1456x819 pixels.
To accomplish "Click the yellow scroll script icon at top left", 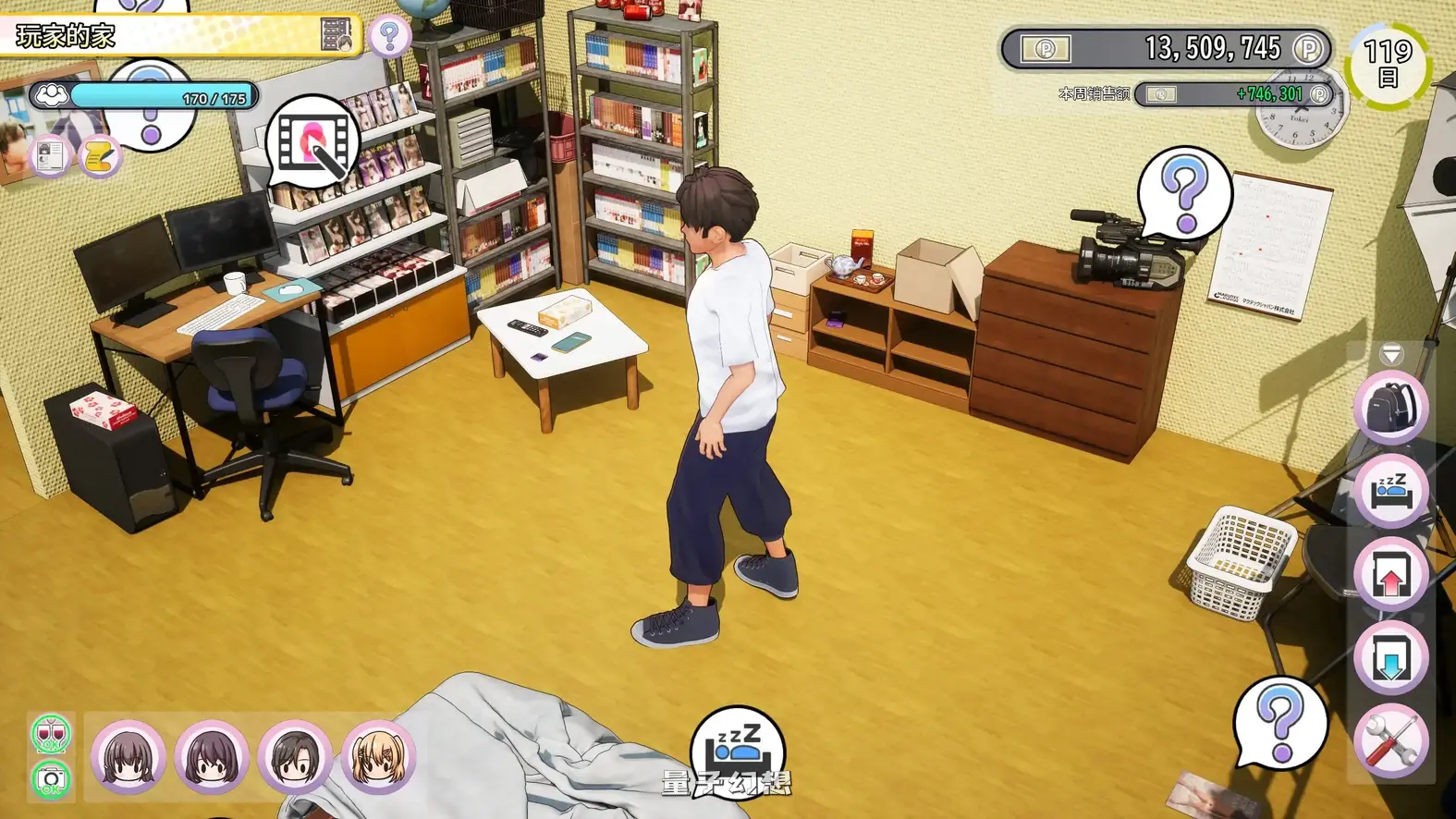I will (x=97, y=155).
